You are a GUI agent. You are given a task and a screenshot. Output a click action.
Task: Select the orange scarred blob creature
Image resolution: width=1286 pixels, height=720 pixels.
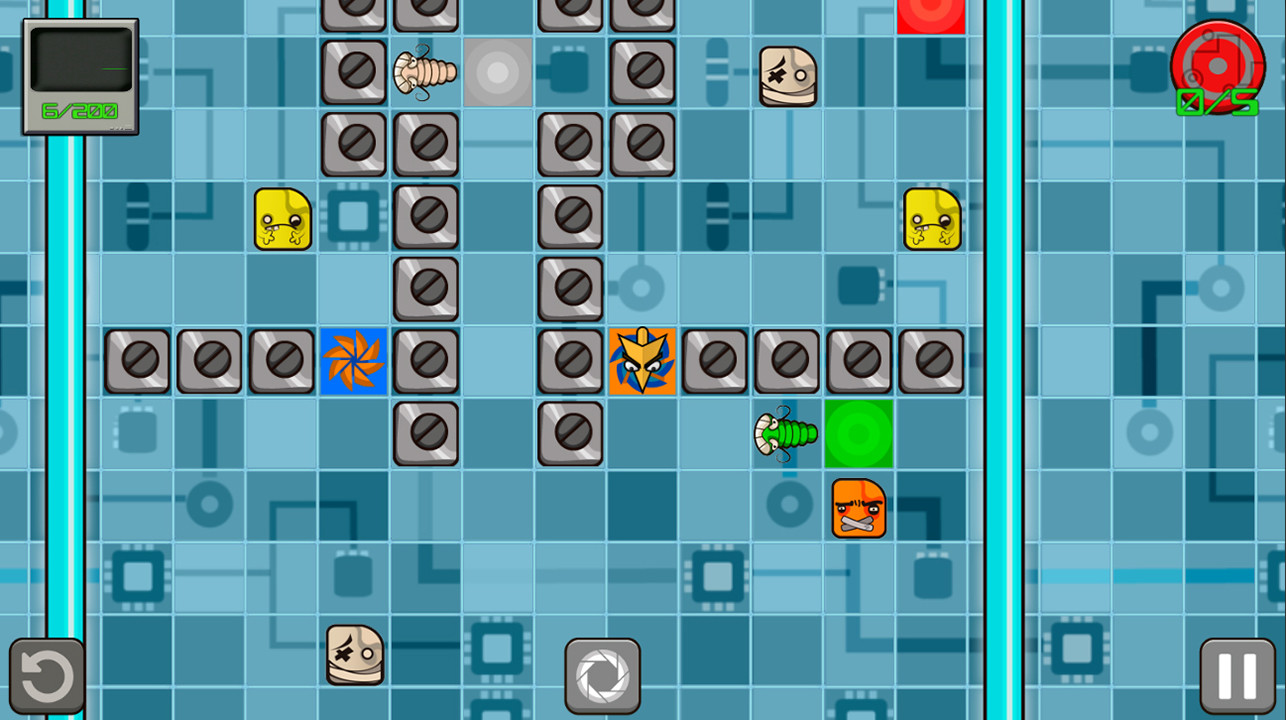(x=858, y=508)
